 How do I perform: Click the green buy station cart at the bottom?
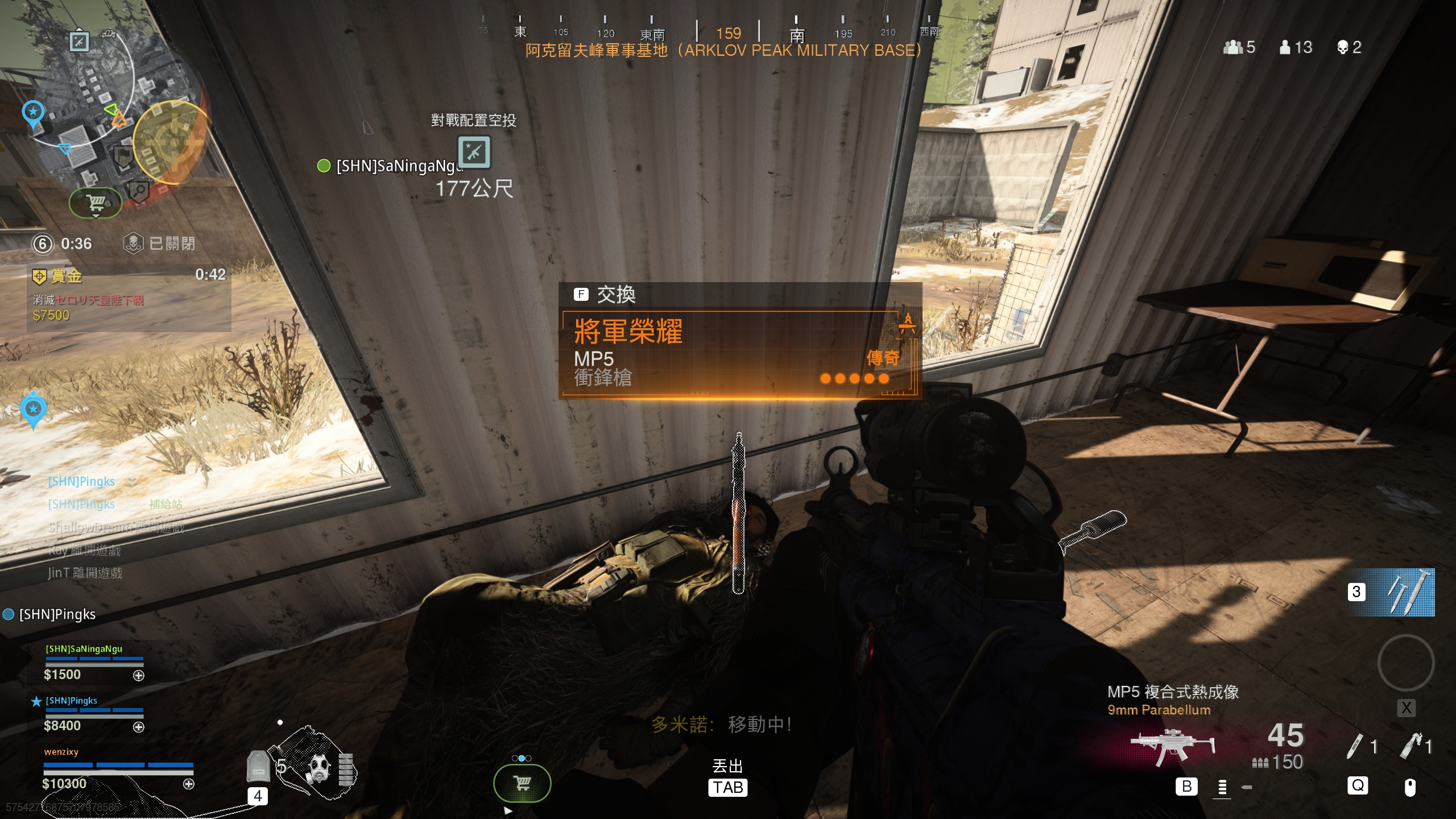coord(522,783)
